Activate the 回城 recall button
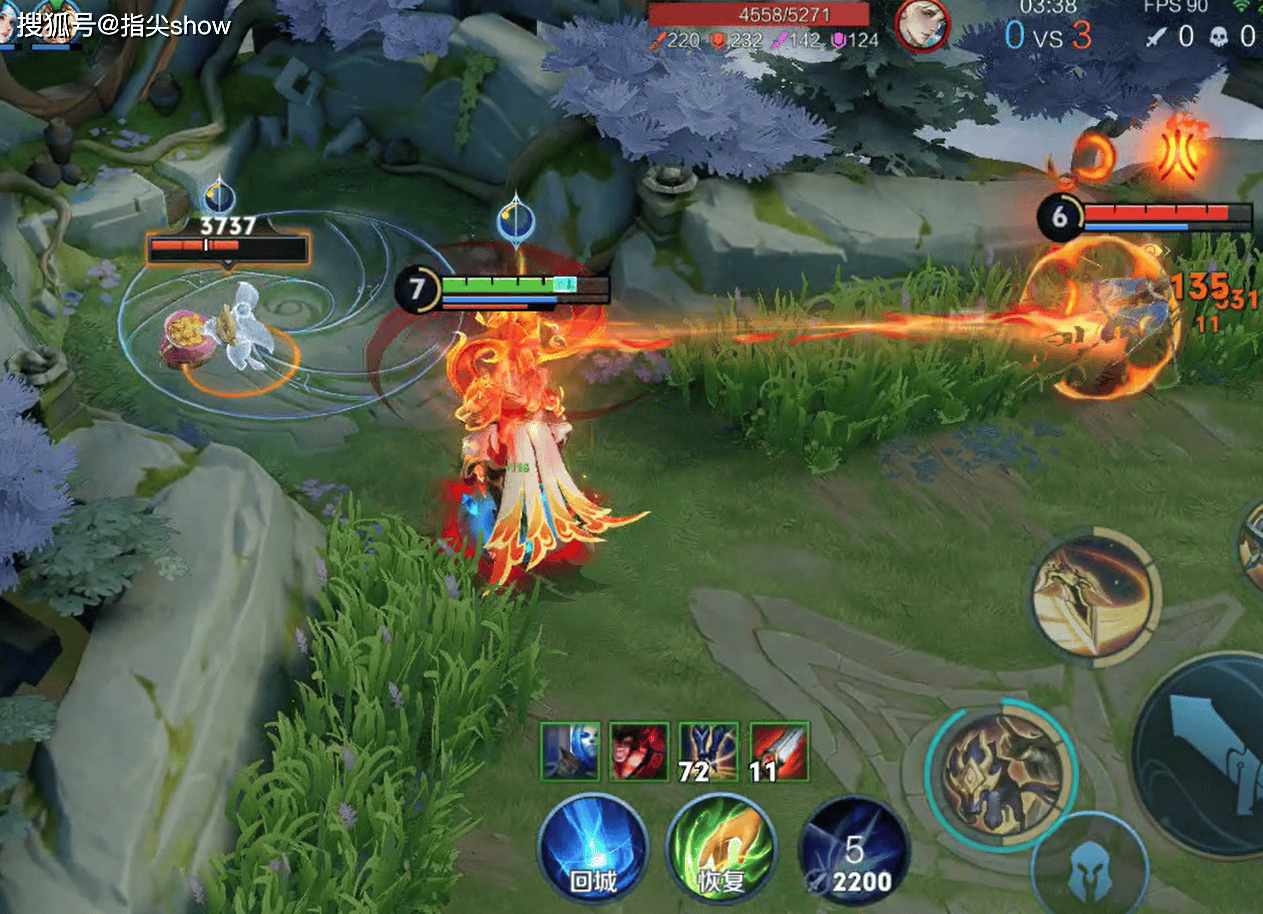The height and width of the screenshot is (914, 1263). coord(593,850)
